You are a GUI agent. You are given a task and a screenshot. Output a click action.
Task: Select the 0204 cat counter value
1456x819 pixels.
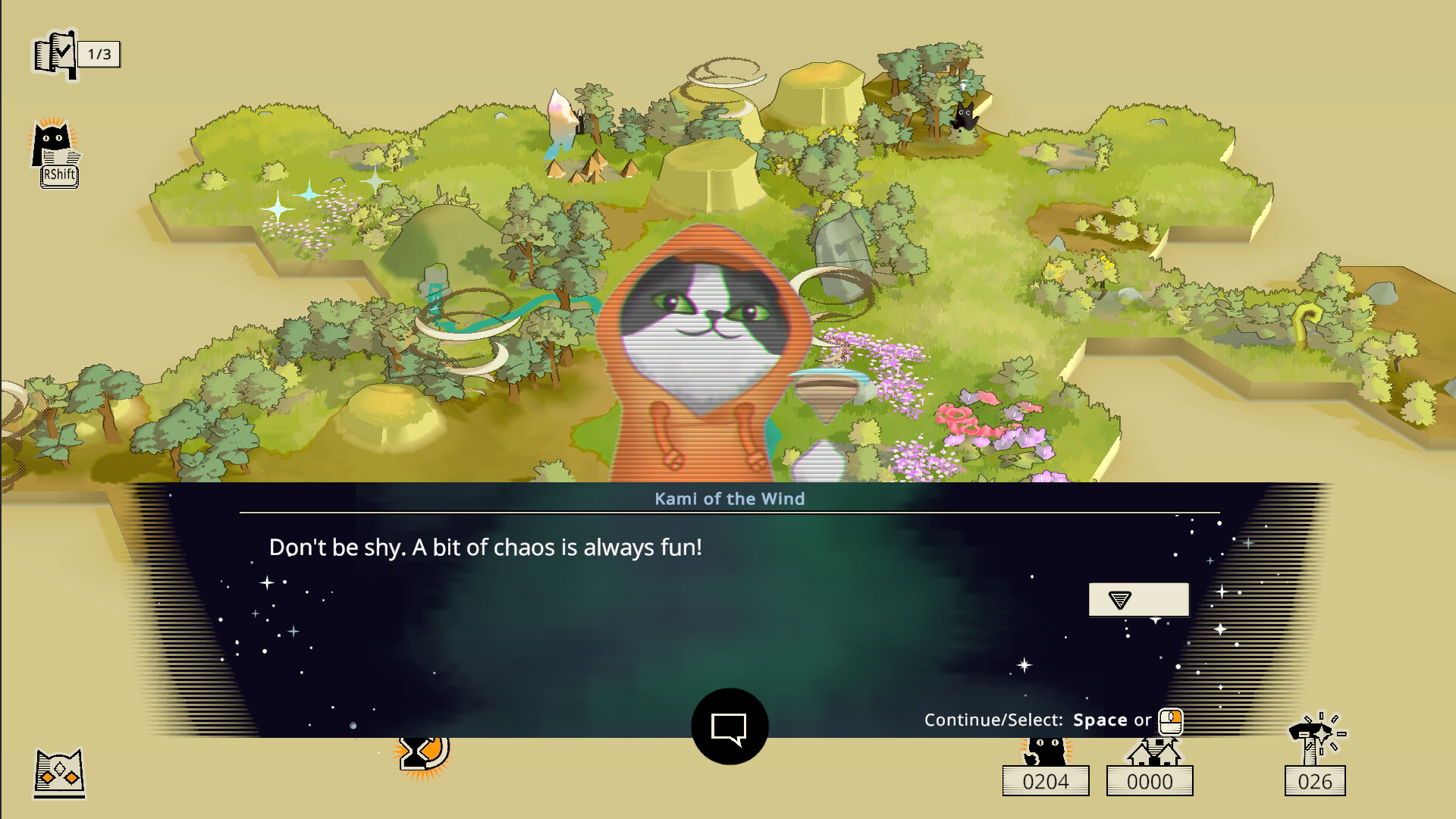pos(1045,780)
